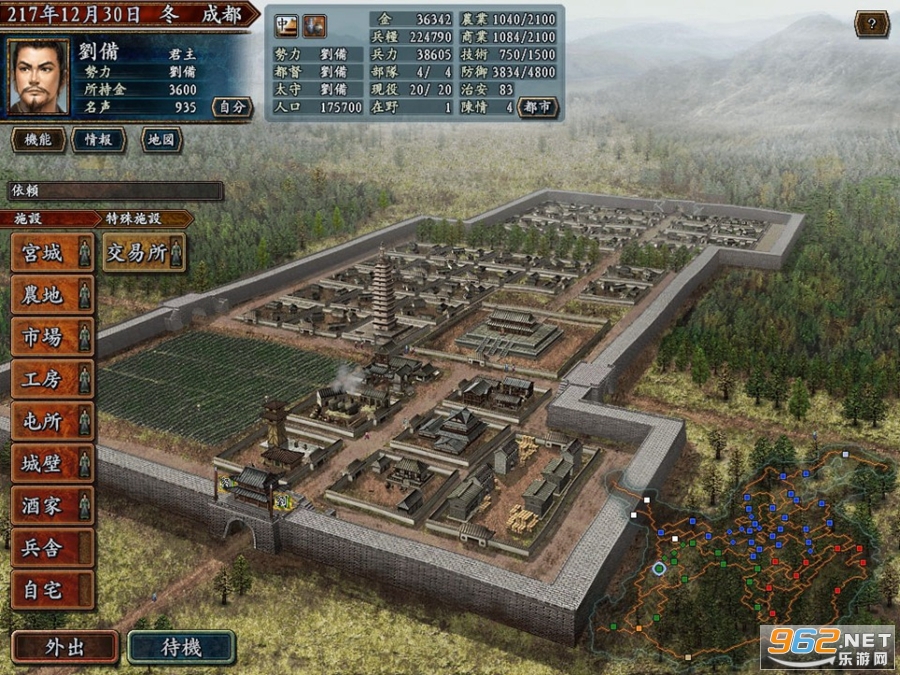Screen dimensions: 900x675
Task: Click the 自分 self button
Action: pyautogui.click(x=231, y=106)
